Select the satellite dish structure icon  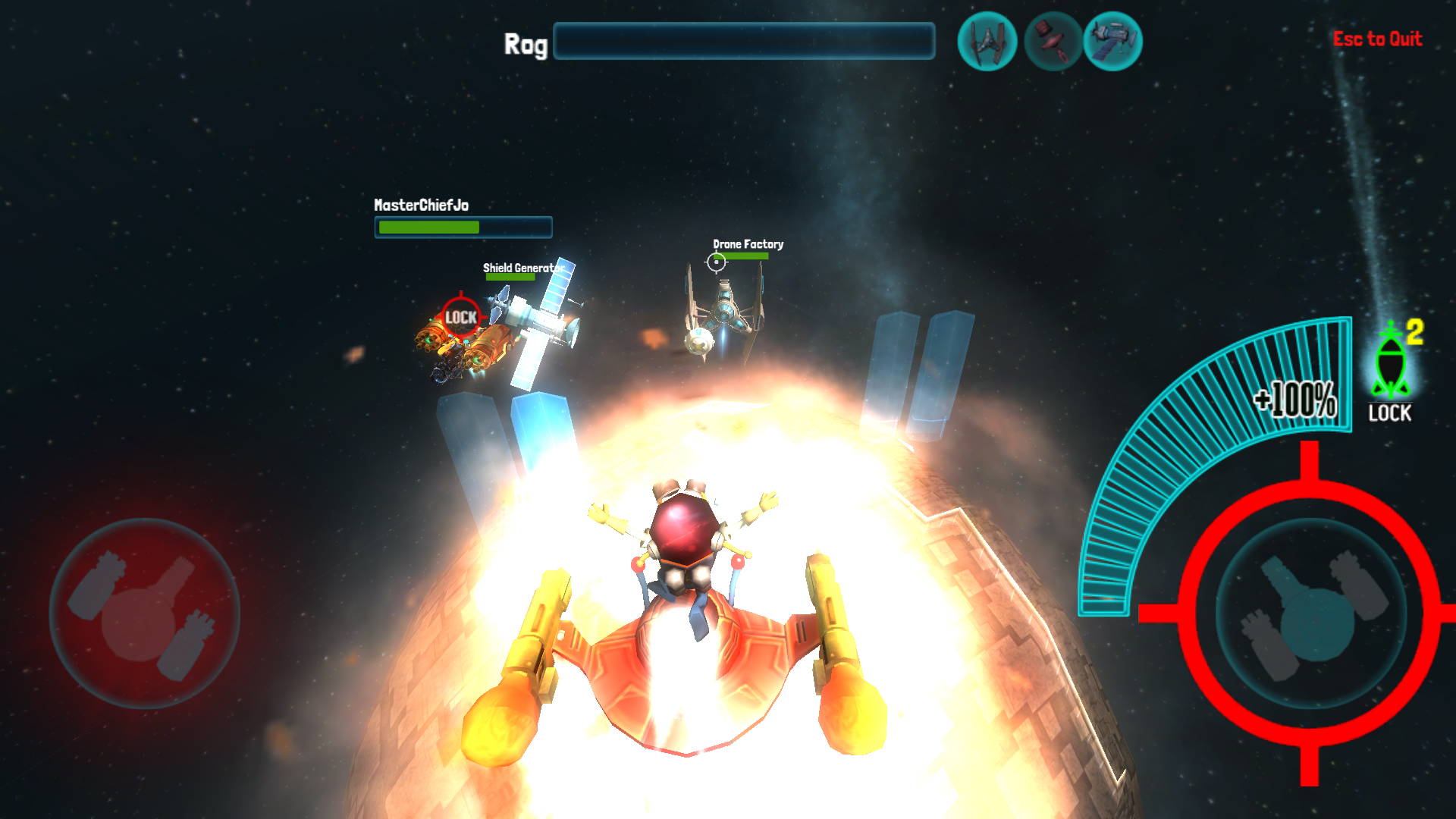click(x=1052, y=42)
